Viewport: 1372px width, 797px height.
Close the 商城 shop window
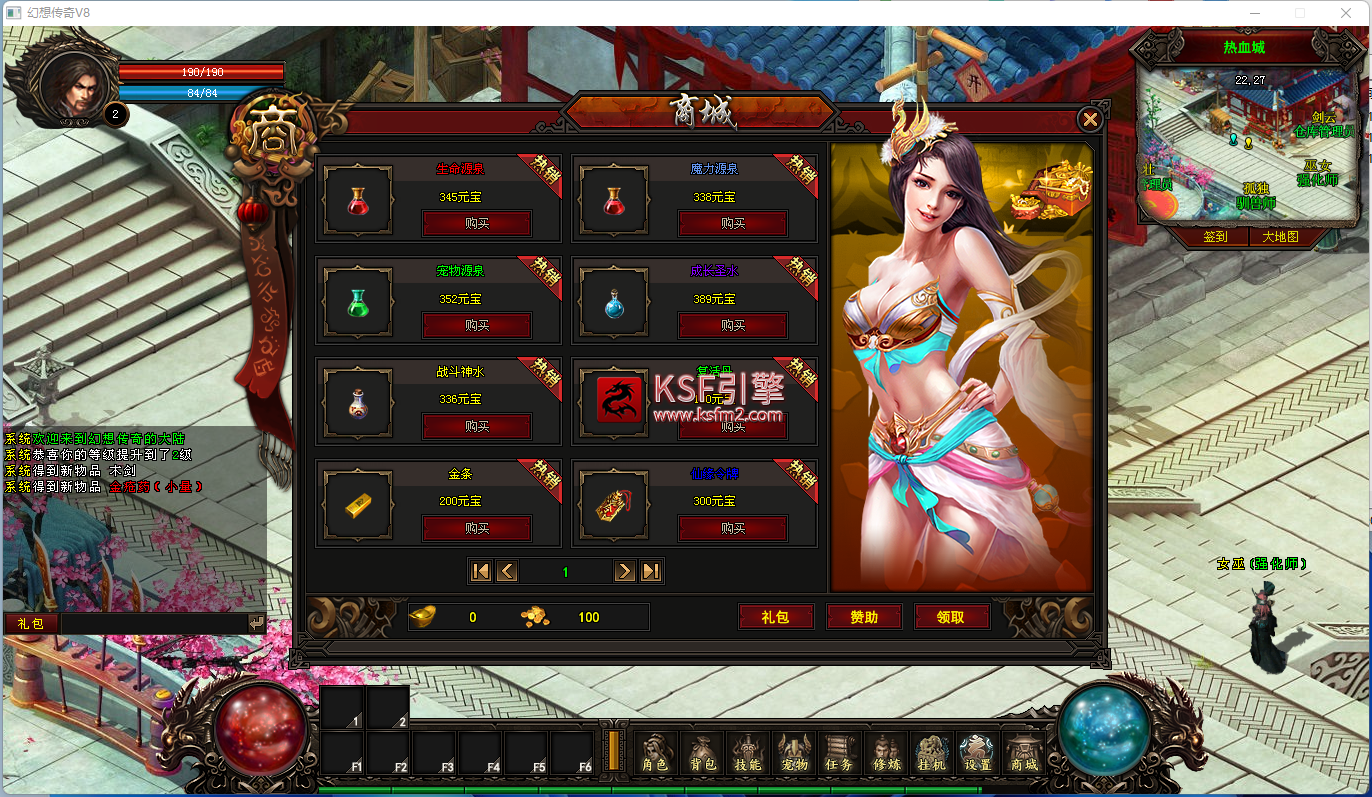pyautogui.click(x=1090, y=120)
